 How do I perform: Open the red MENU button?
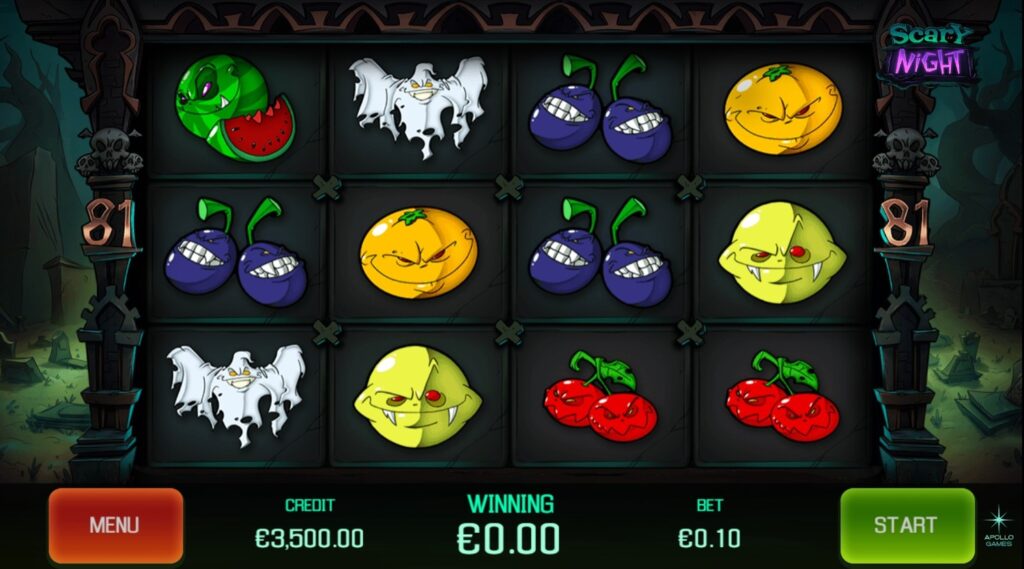click(x=115, y=525)
